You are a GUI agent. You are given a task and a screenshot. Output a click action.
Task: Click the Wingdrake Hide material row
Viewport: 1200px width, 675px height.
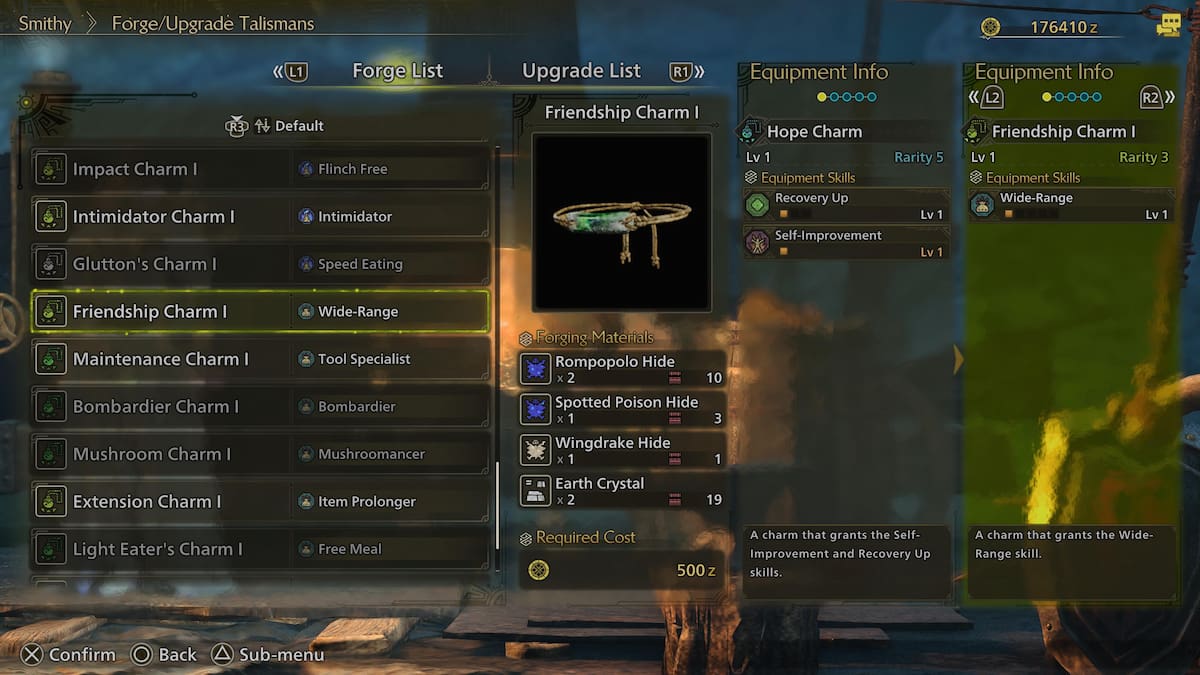coord(622,450)
